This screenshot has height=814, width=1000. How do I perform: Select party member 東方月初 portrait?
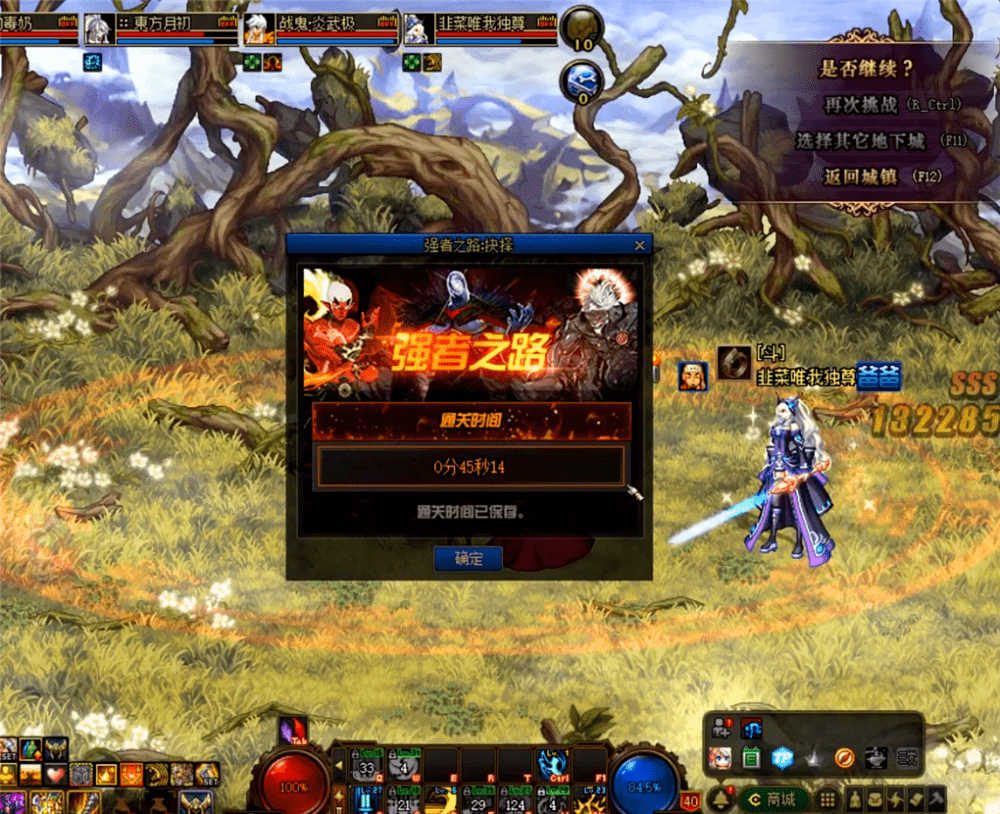(97, 30)
